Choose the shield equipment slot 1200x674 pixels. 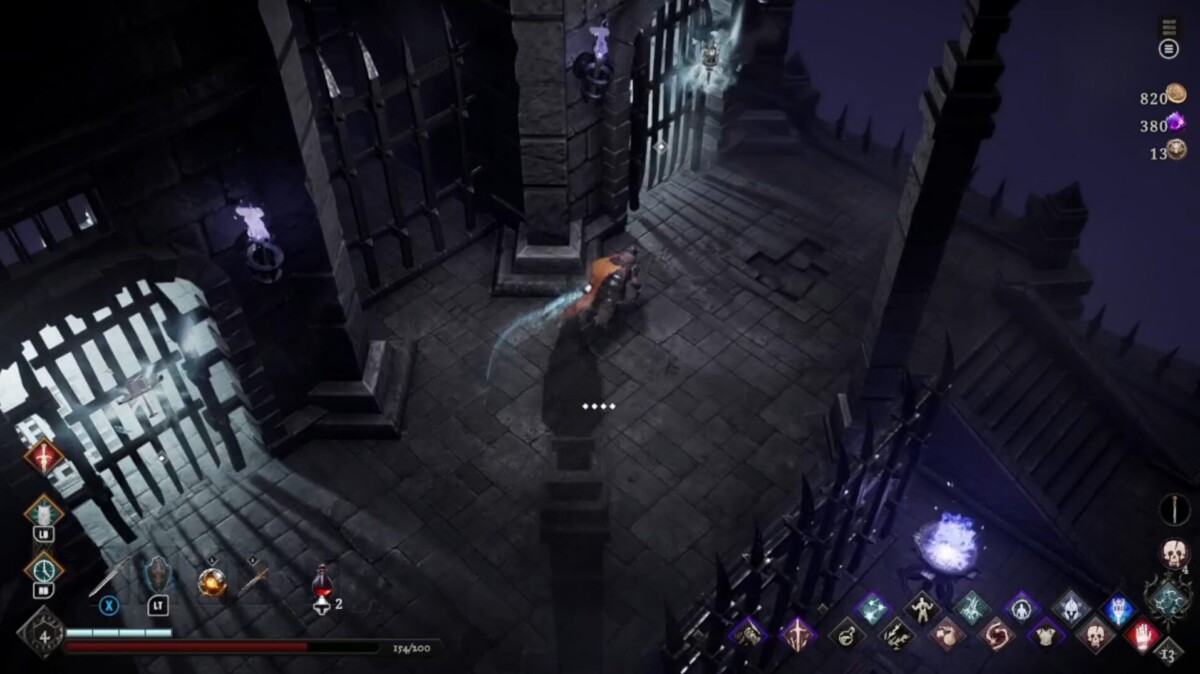coord(158,575)
